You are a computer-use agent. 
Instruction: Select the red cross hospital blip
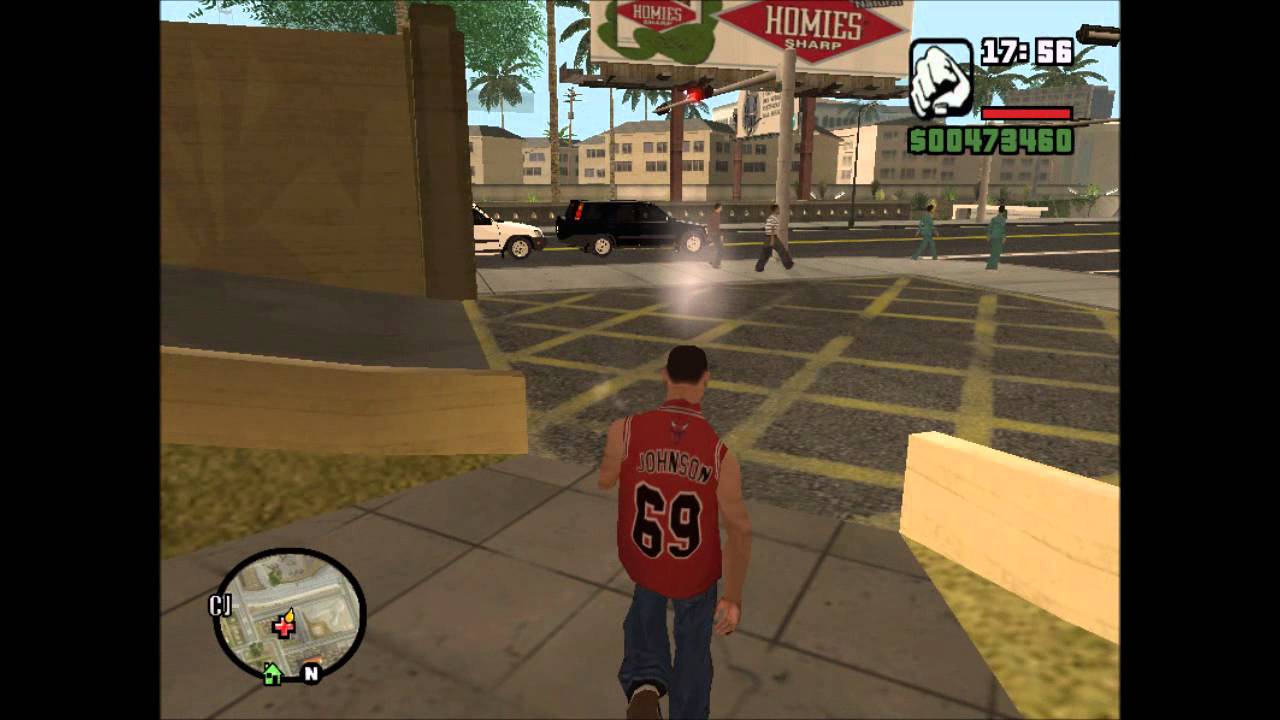(285, 626)
